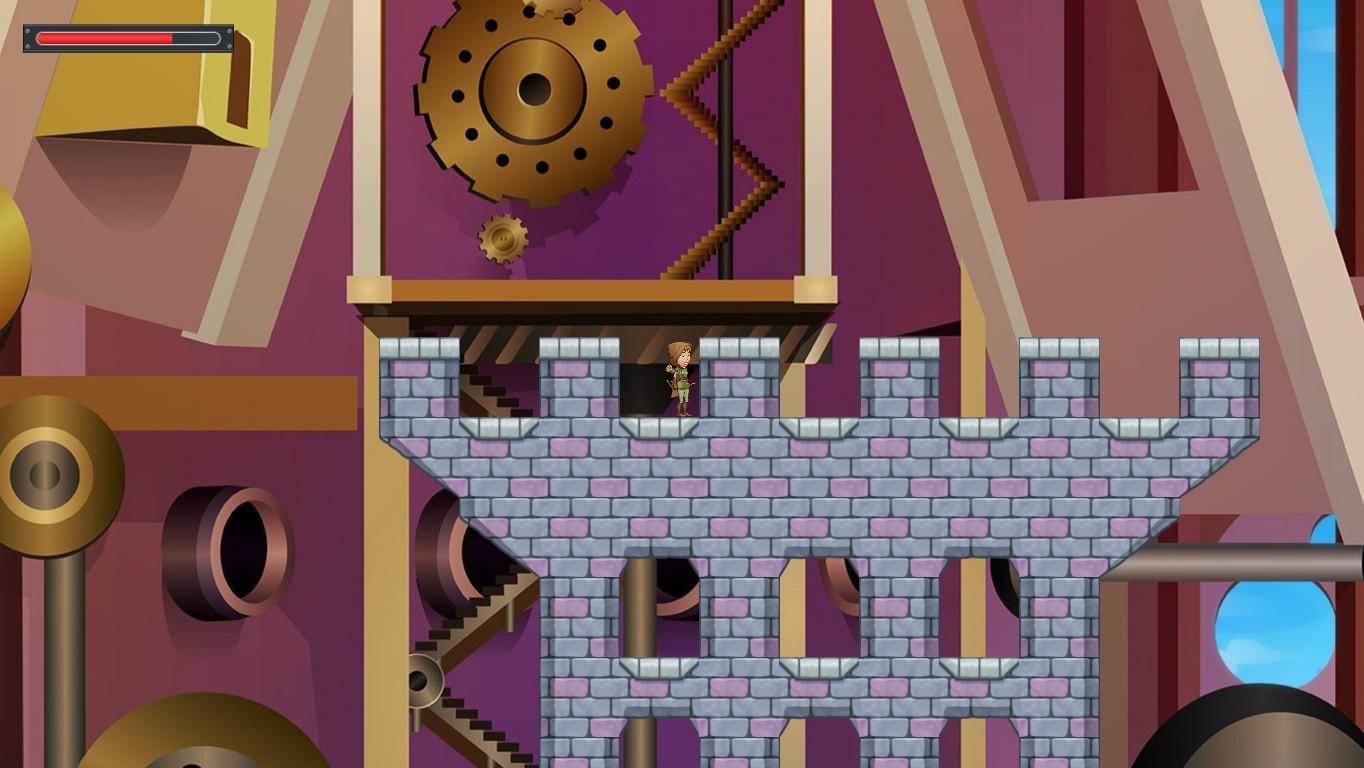This screenshot has width=1364, height=768.
Task: Select the small gear below the big one
Action: (500, 240)
